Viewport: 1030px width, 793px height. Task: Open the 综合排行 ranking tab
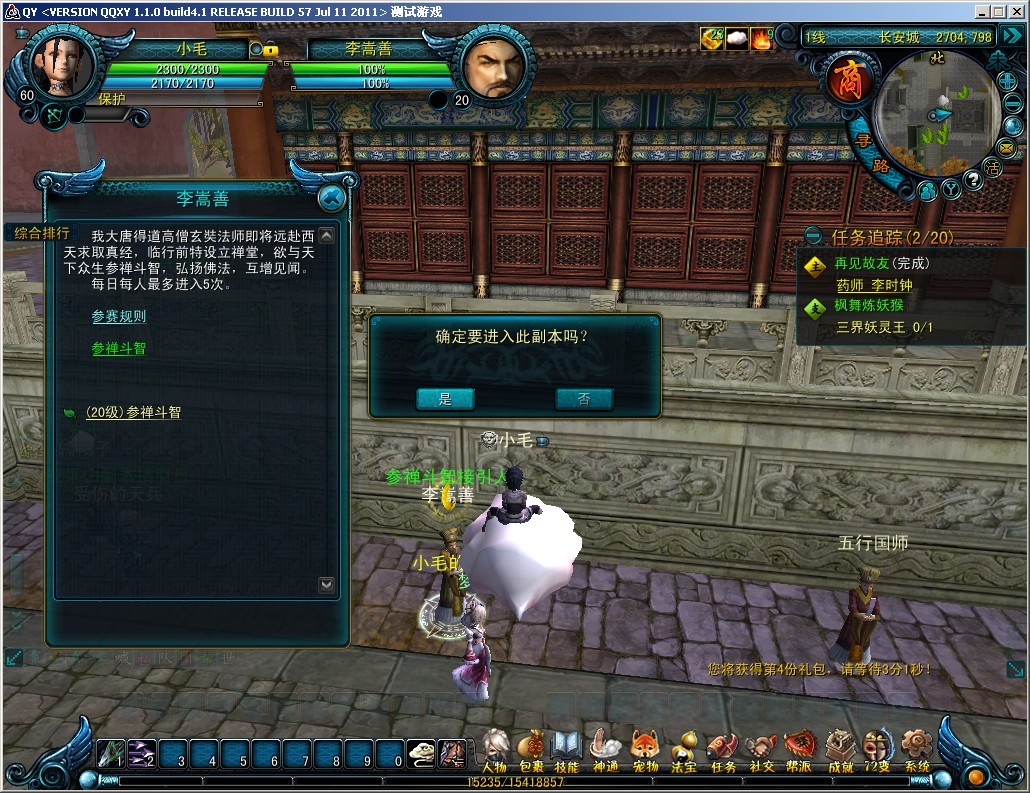pyautogui.click(x=42, y=233)
